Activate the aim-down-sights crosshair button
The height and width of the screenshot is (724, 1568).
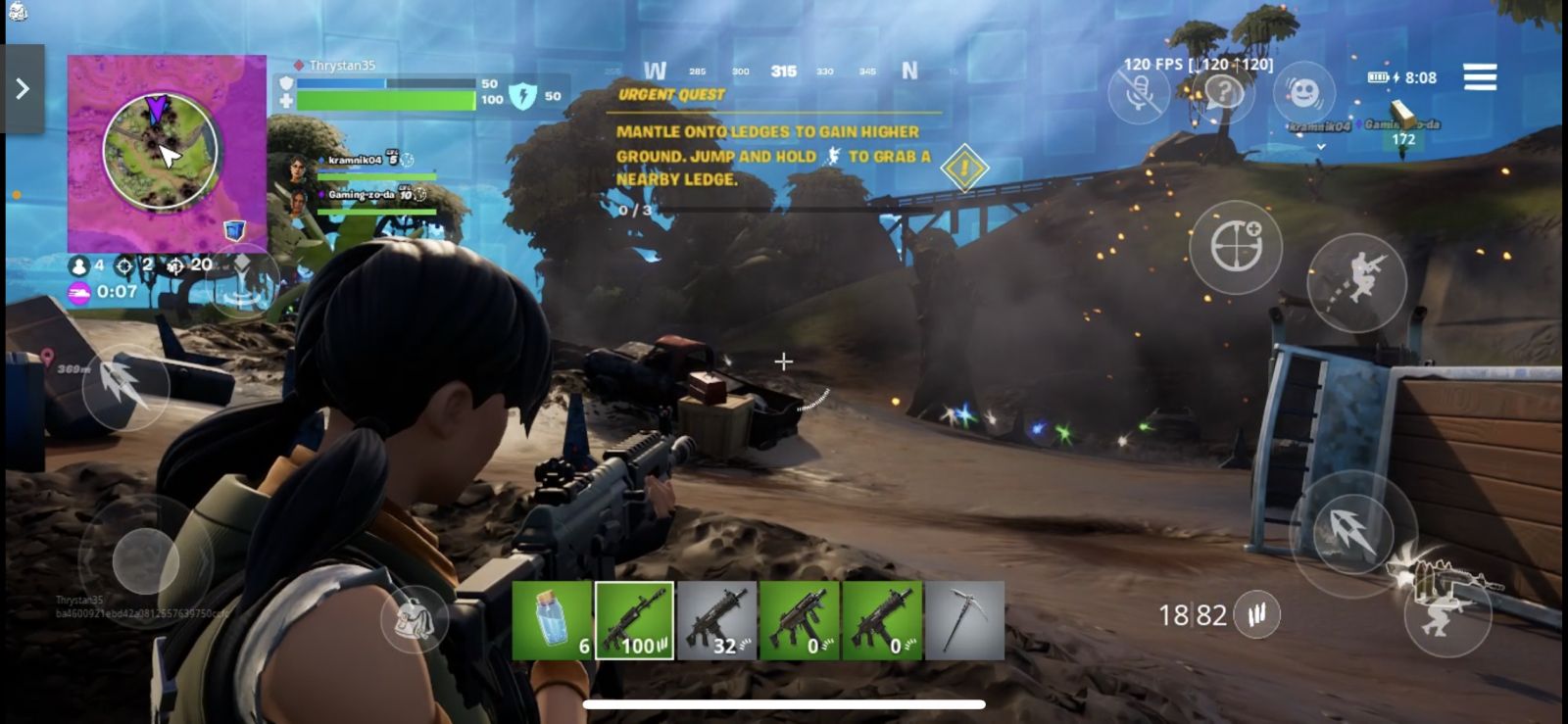1236,247
